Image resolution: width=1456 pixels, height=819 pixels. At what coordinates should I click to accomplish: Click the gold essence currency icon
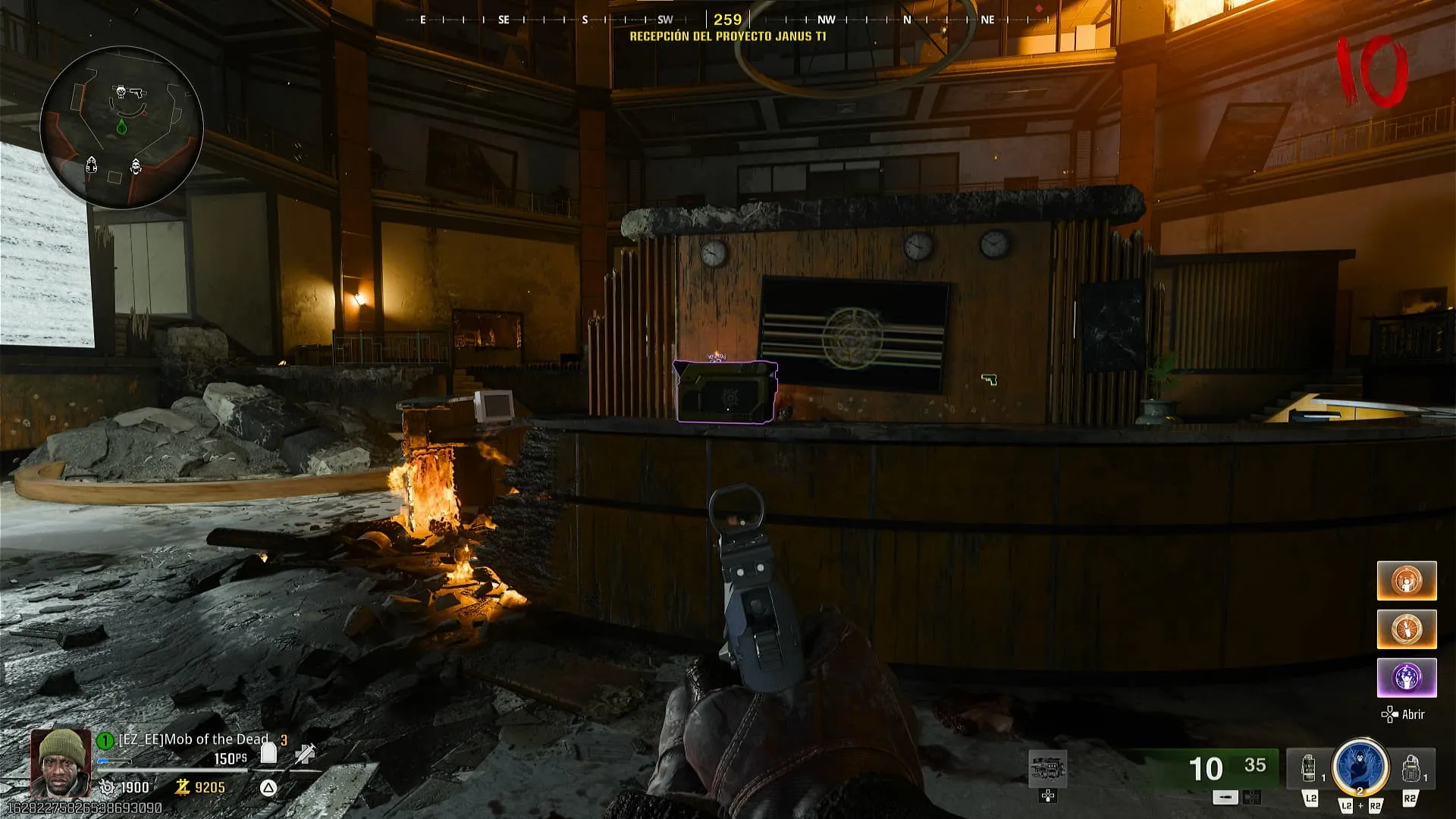coord(182,788)
